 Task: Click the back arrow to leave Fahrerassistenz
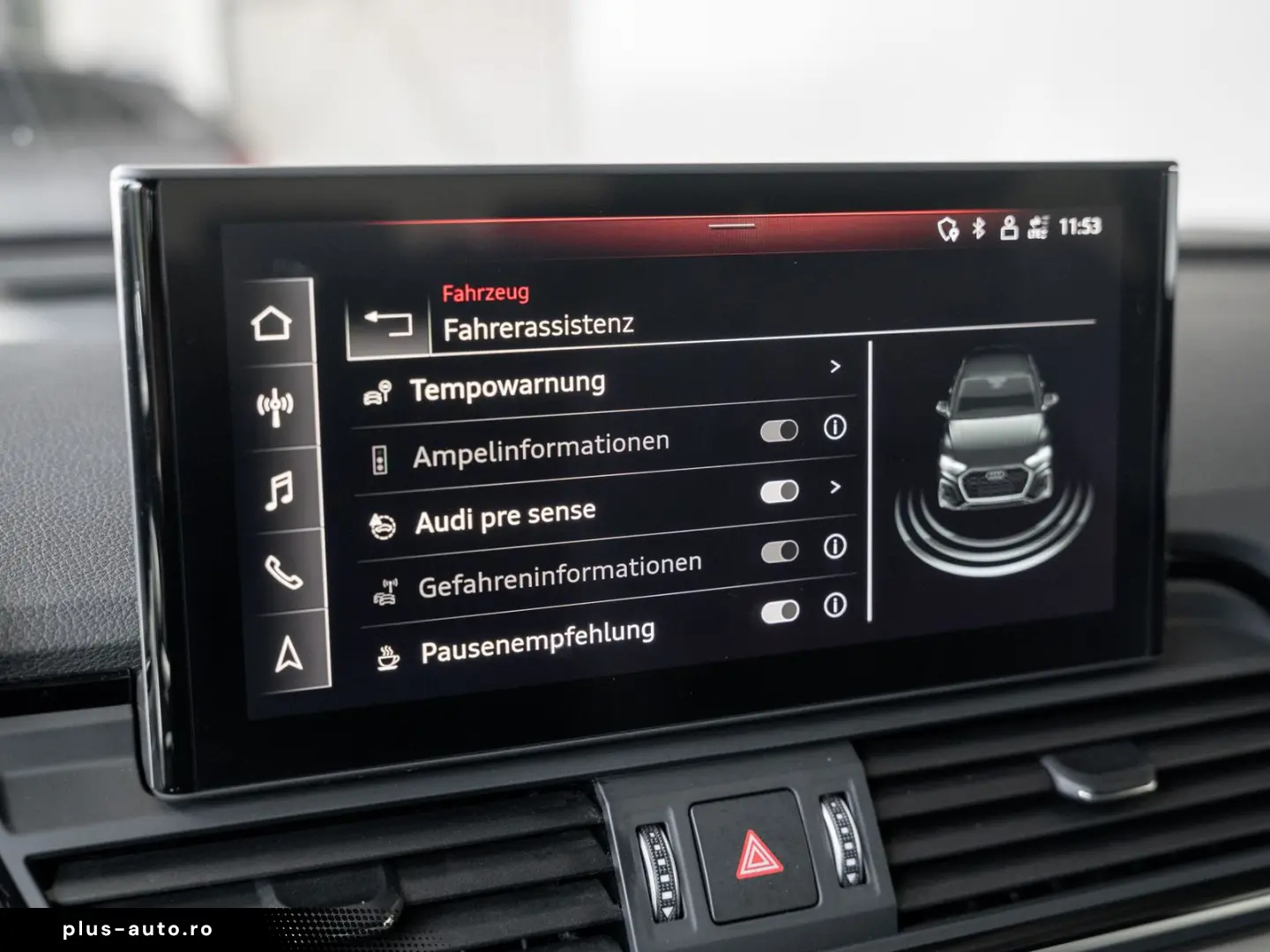tap(389, 324)
